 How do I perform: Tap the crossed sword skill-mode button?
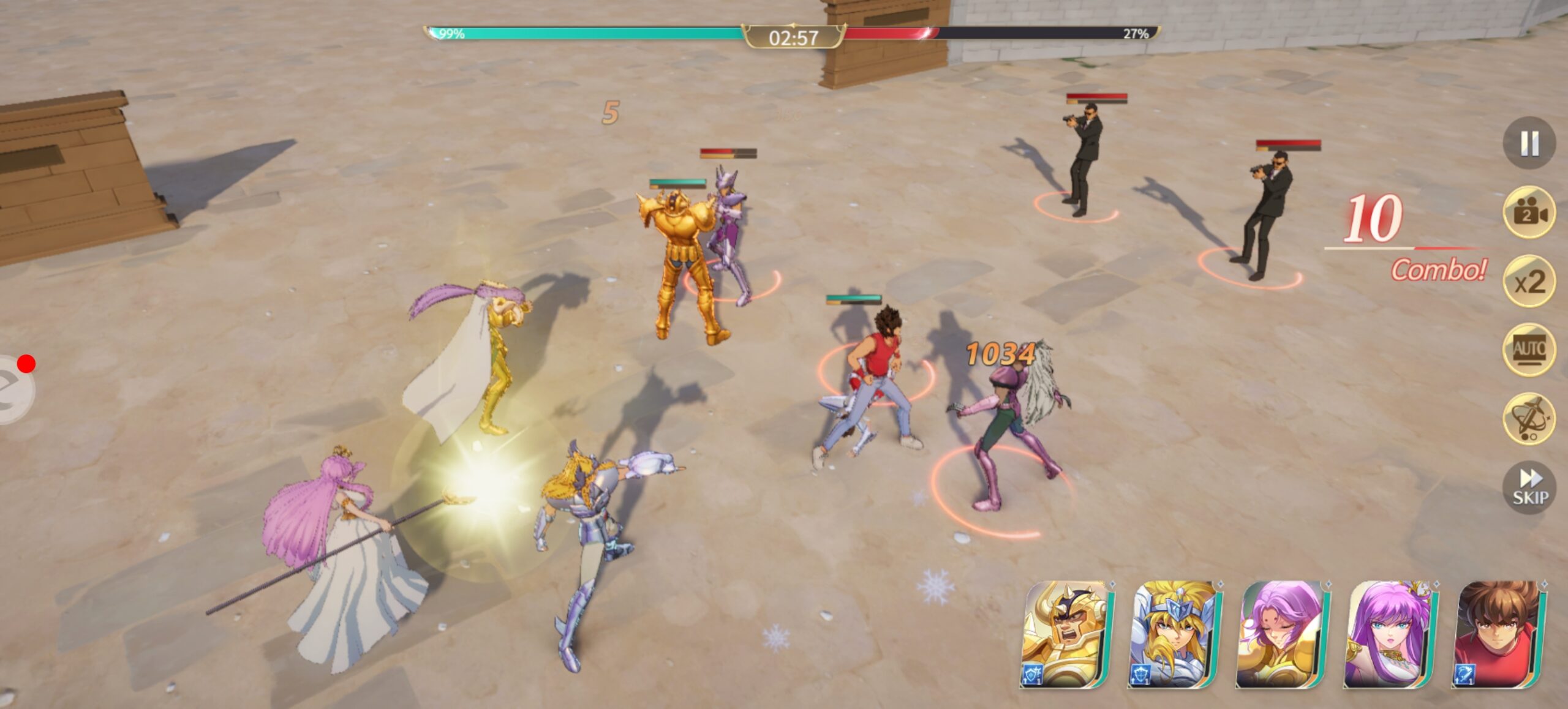coord(1529,419)
